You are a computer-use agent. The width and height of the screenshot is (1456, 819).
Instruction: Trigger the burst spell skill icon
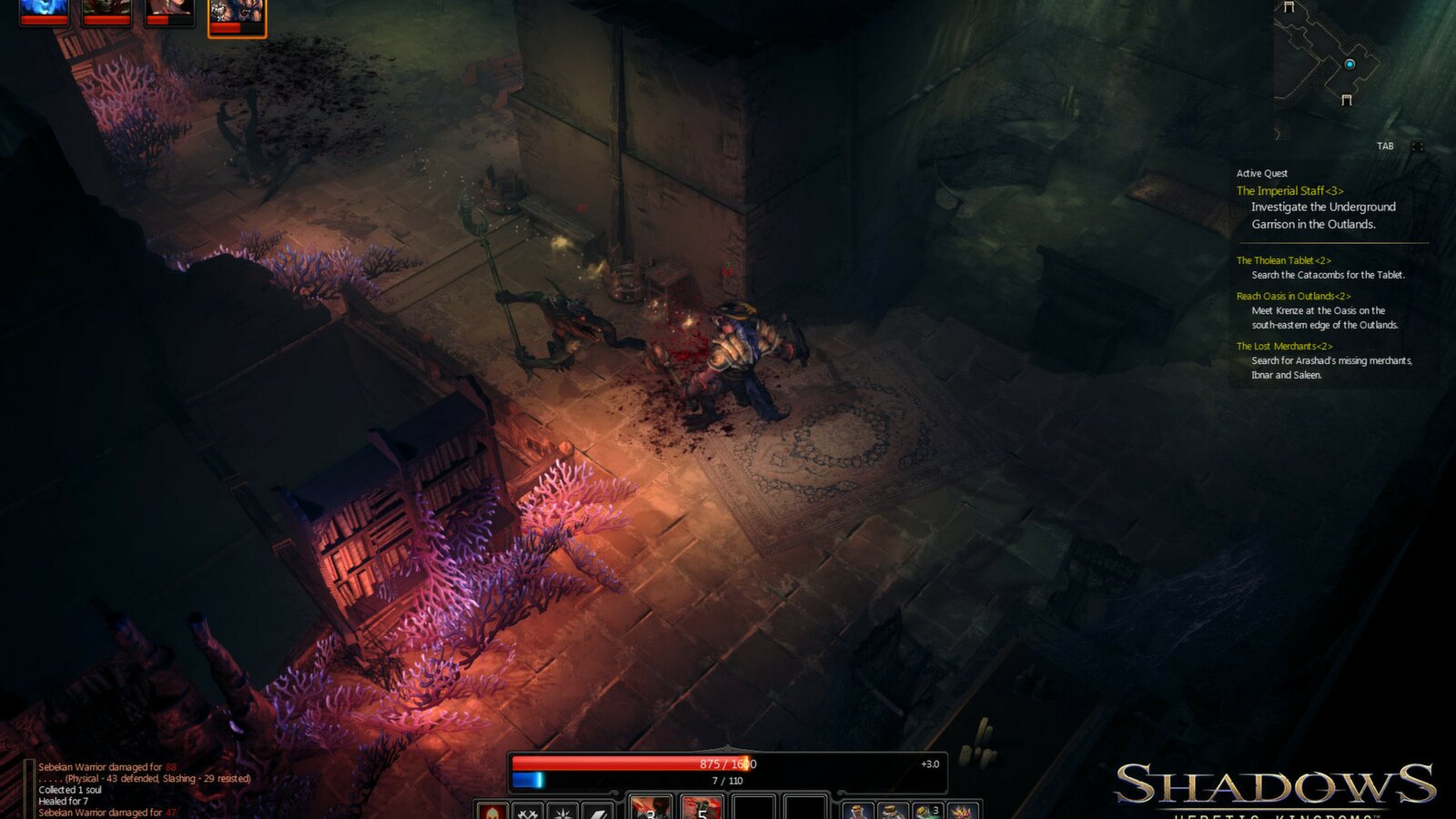pos(561,811)
